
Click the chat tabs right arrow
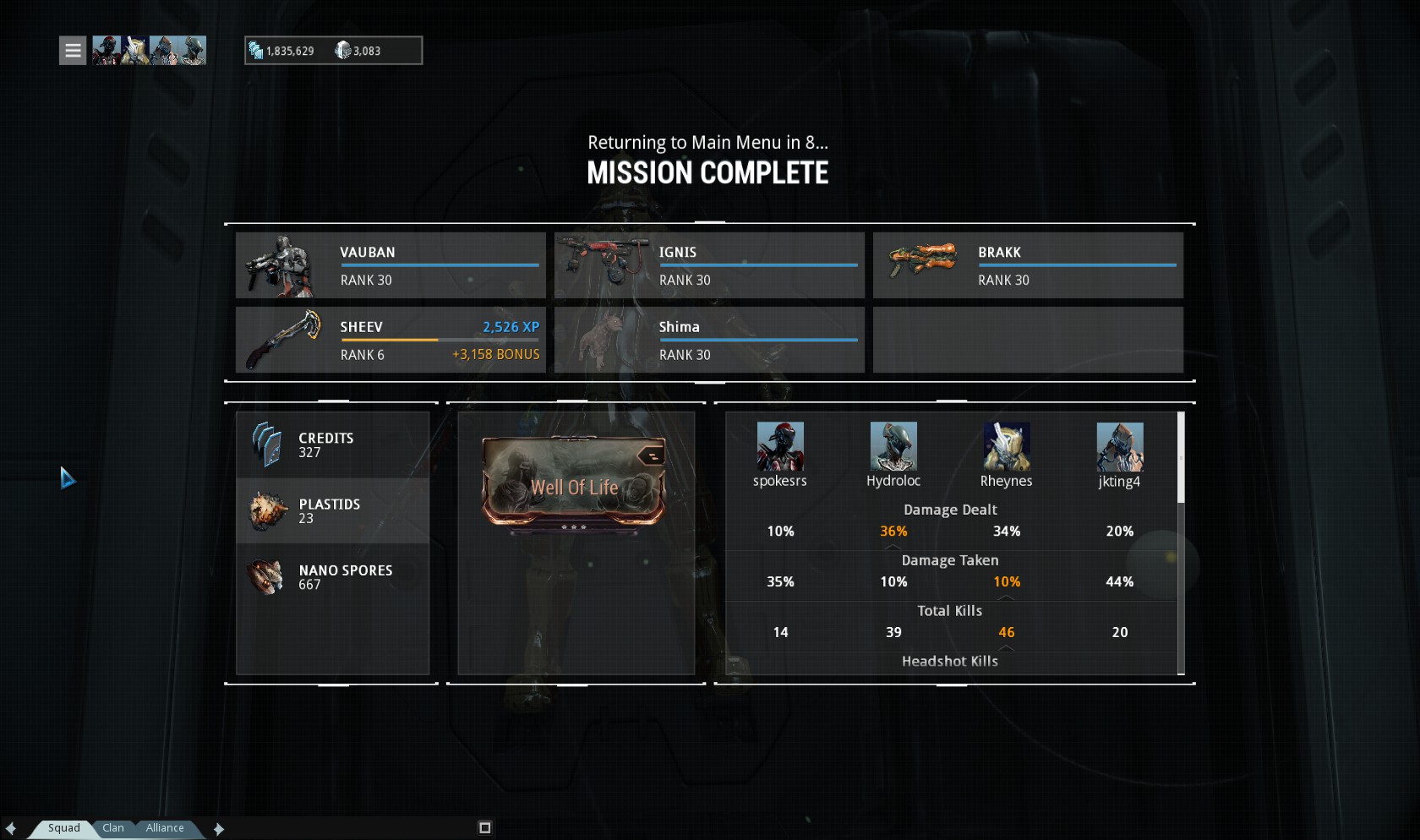coord(219,829)
